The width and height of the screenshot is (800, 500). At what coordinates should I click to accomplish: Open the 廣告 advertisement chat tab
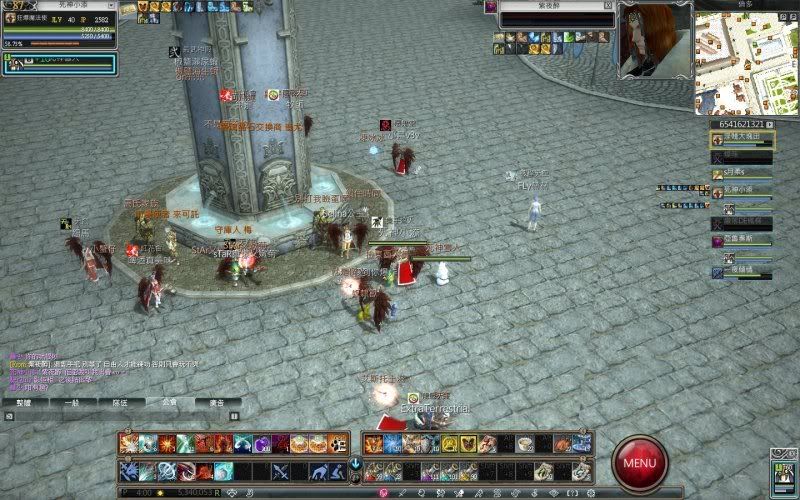[x=216, y=402]
